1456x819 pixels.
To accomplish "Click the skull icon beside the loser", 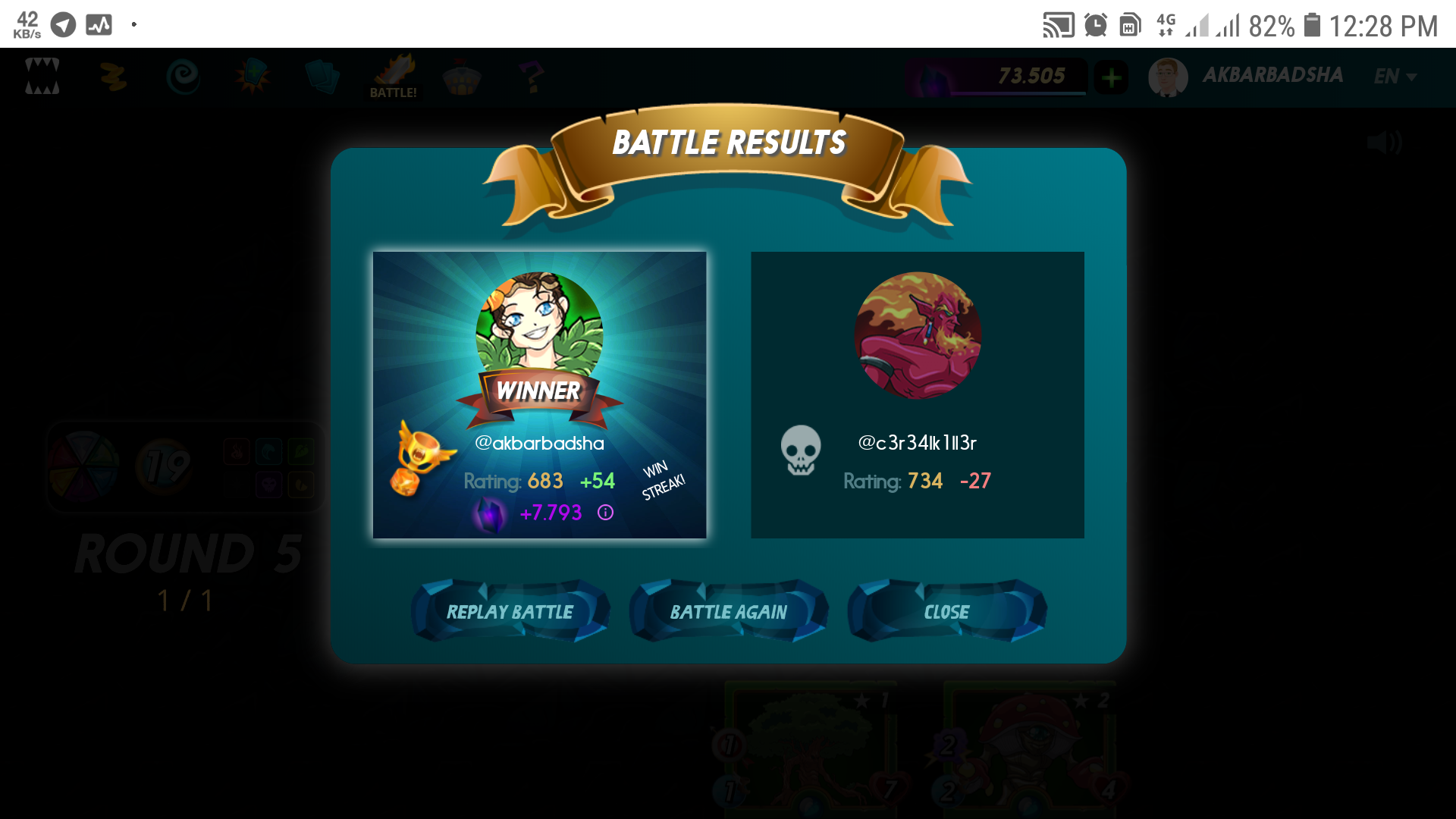I will point(801,451).
